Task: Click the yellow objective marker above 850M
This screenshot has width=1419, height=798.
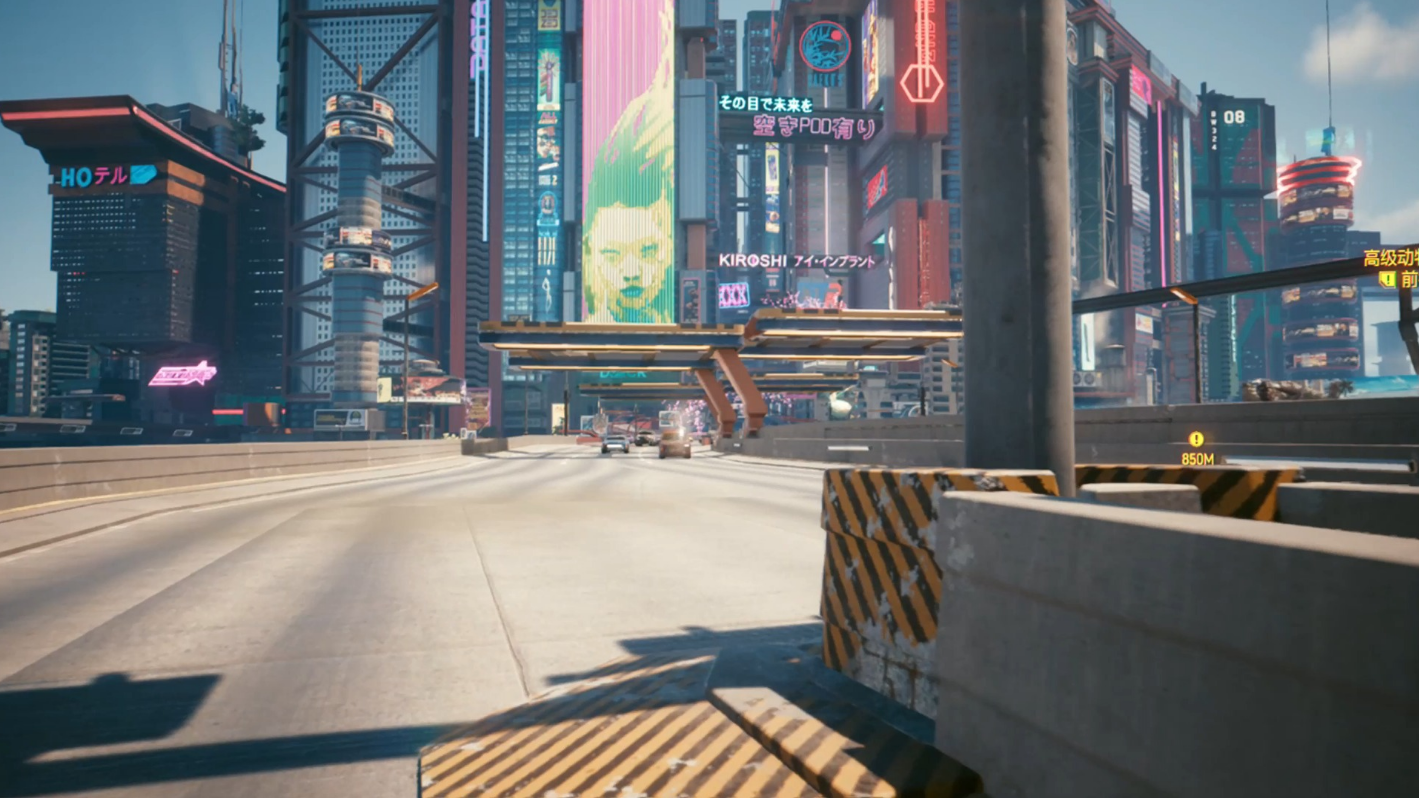Action: [1196, 439]
